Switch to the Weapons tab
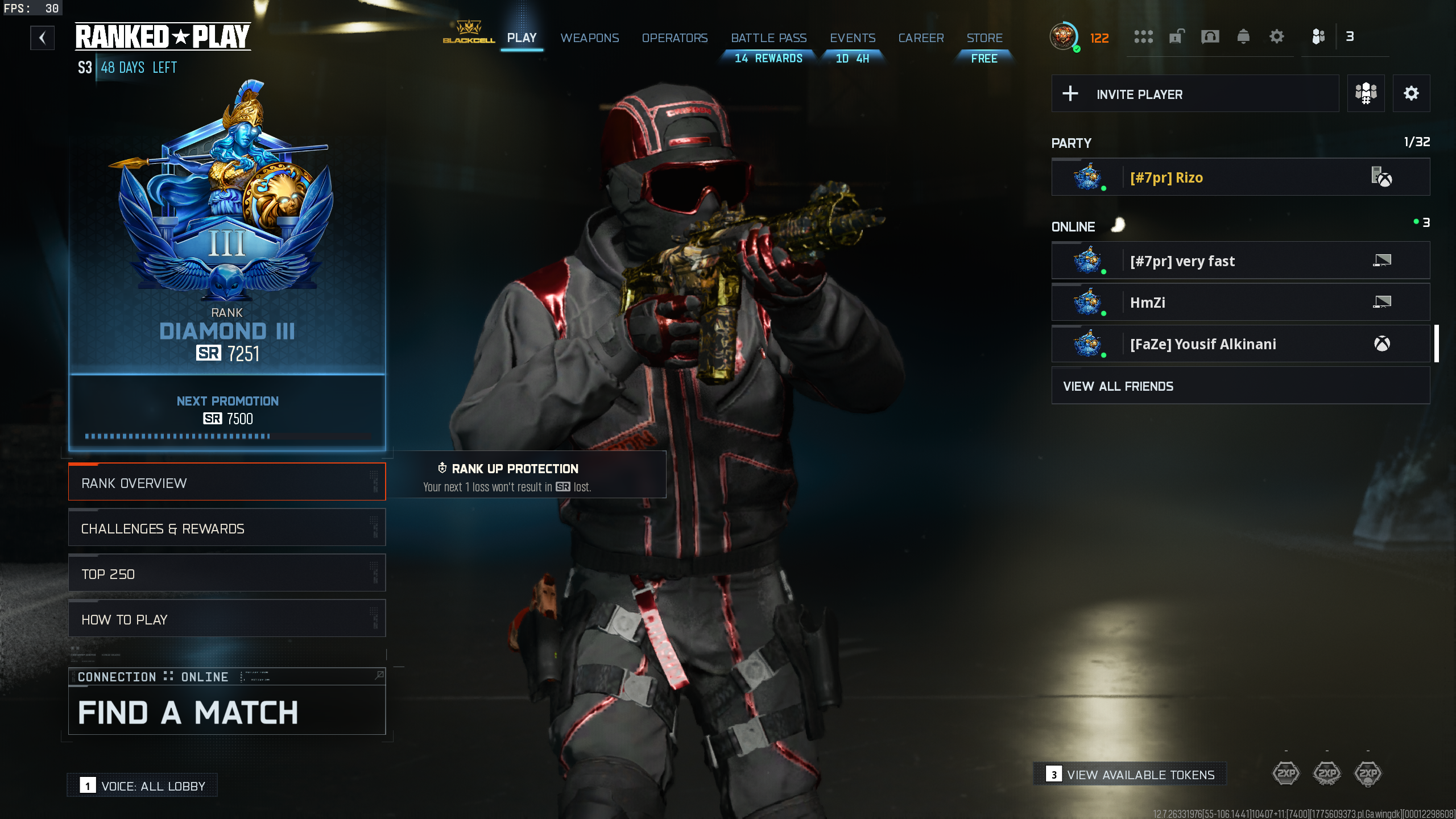The height and width of the screenshot is (819, 1456). [x=589, y=38]
